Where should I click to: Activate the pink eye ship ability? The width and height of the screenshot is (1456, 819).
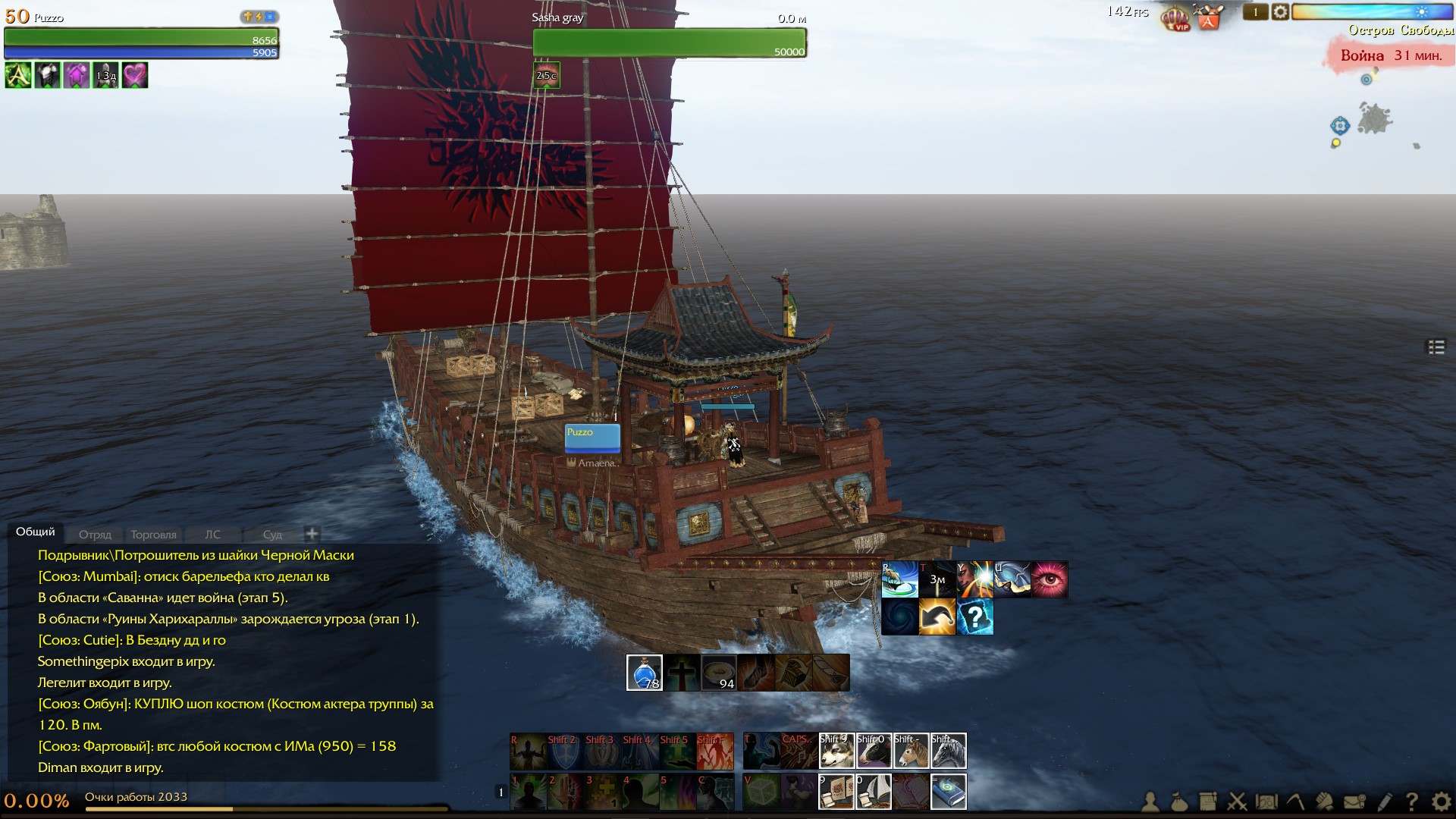click(1050, 579)
